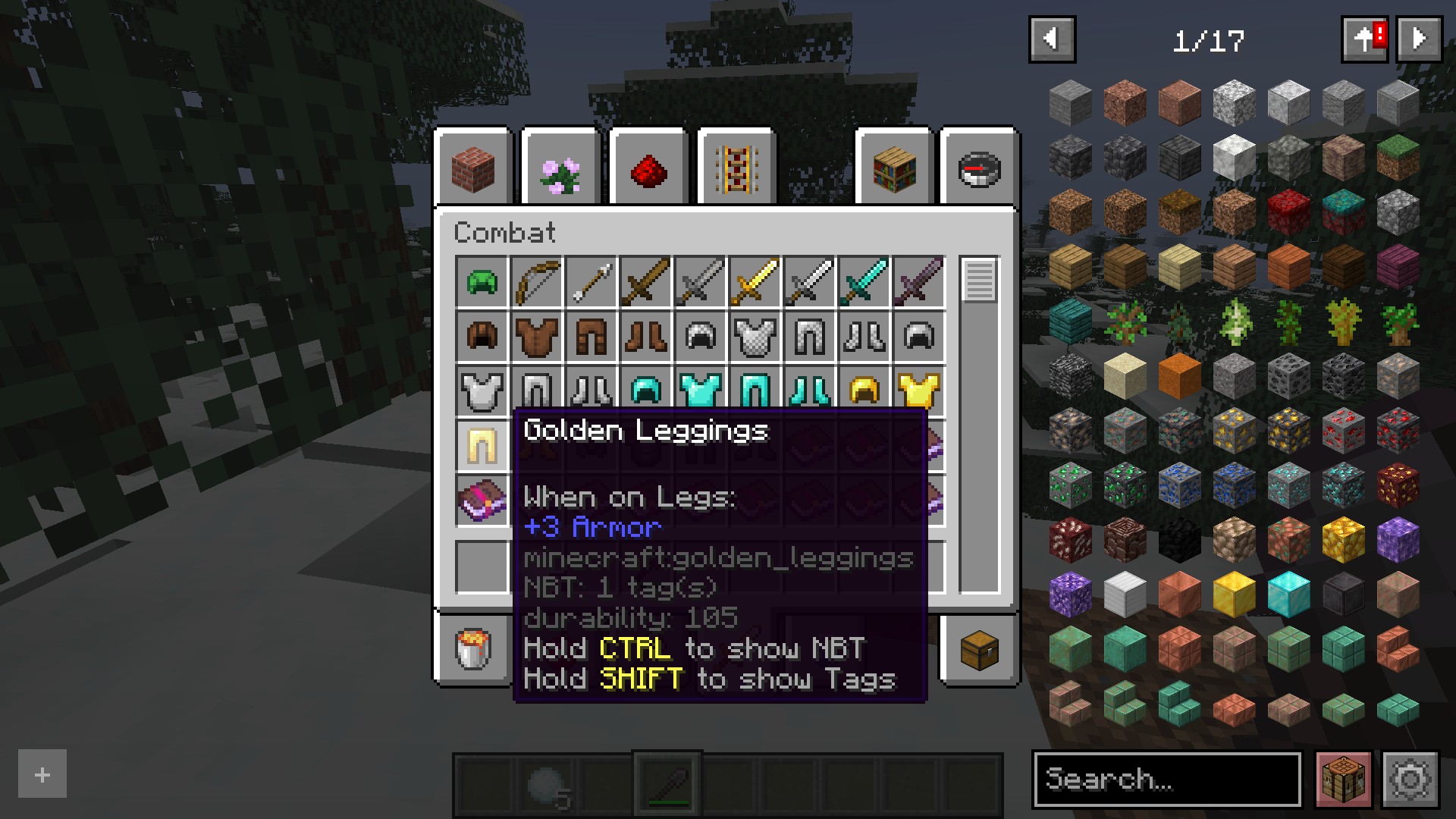The image size is (1456, 819).
Task: Go to previous JEI item page
Action: pos(1052,39)
